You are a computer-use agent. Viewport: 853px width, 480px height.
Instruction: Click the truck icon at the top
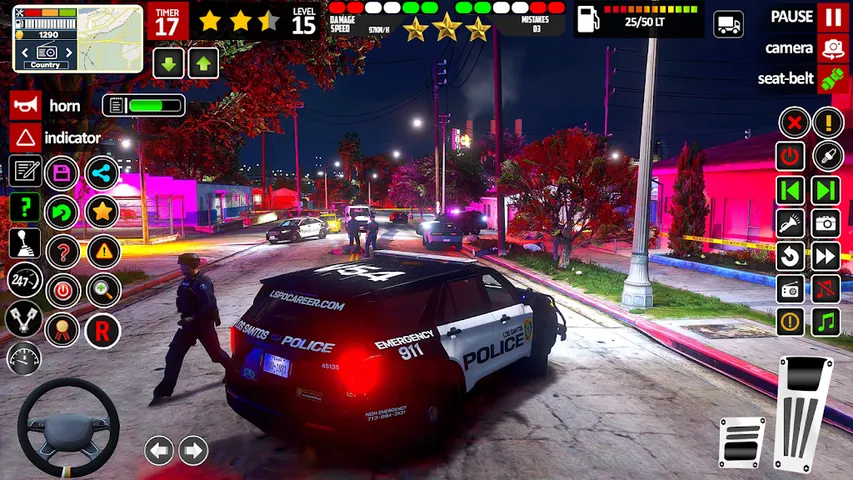[729, 23]
